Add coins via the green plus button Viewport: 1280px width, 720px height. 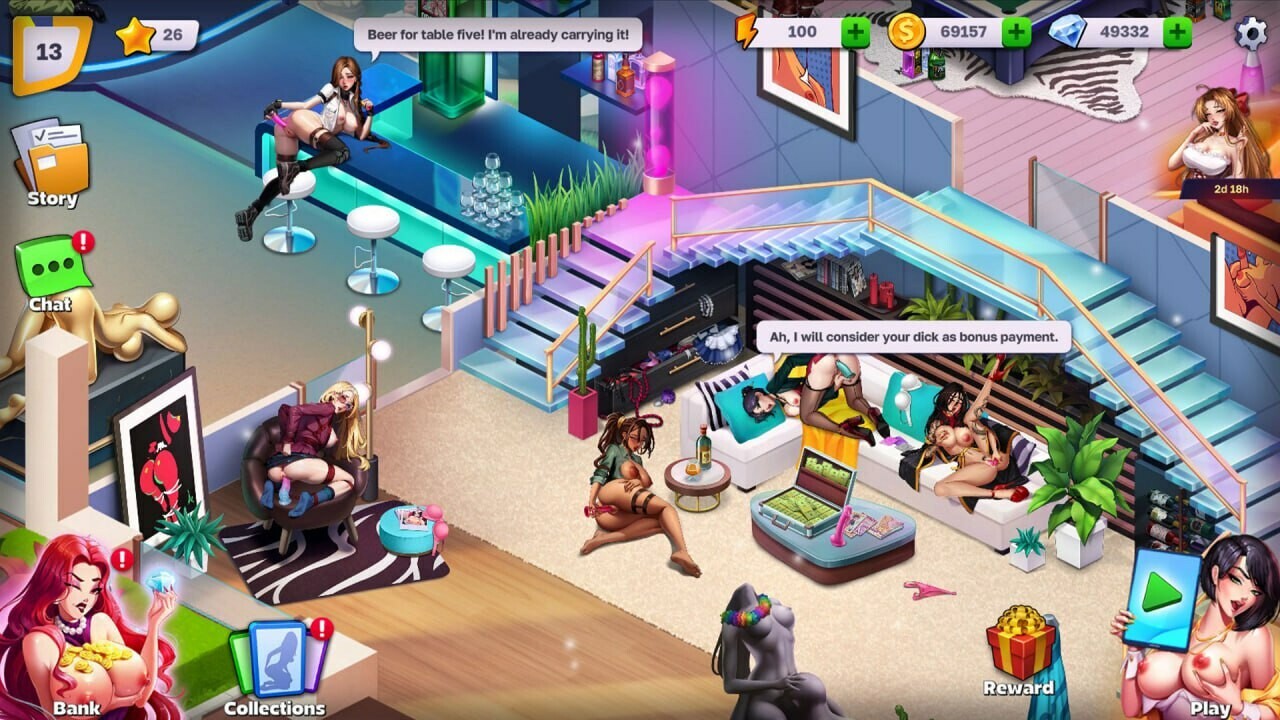click(x=1018, y=32)
